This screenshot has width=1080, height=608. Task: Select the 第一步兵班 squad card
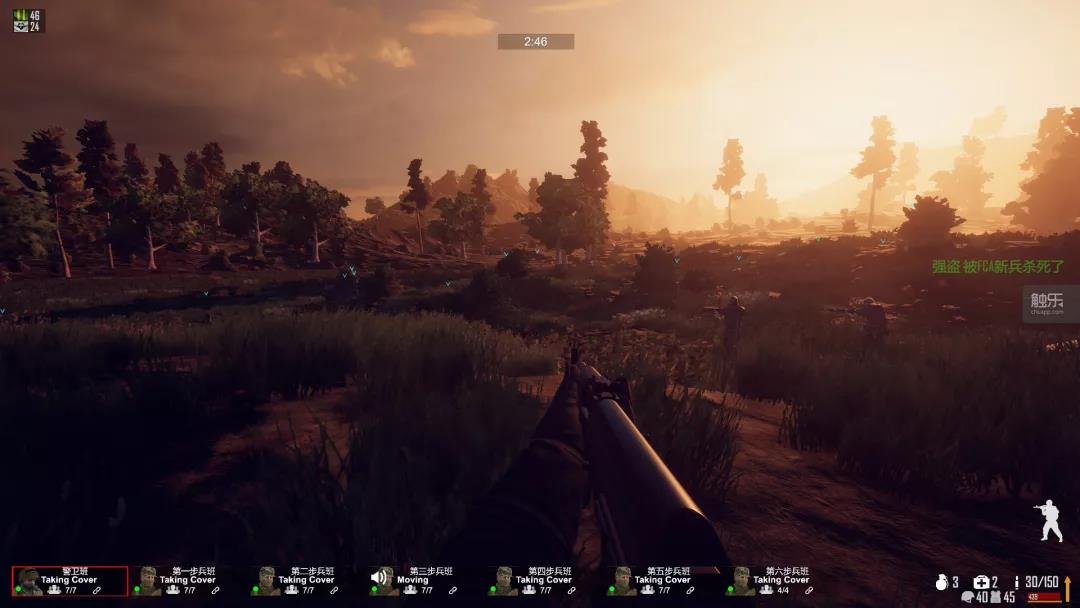(x=187, y=581)
